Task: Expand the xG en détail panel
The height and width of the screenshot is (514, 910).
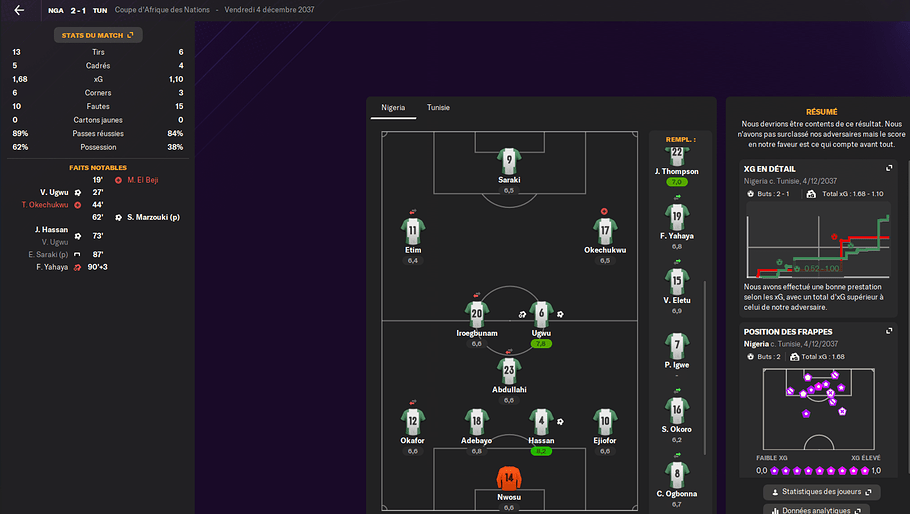Action: 888,169
